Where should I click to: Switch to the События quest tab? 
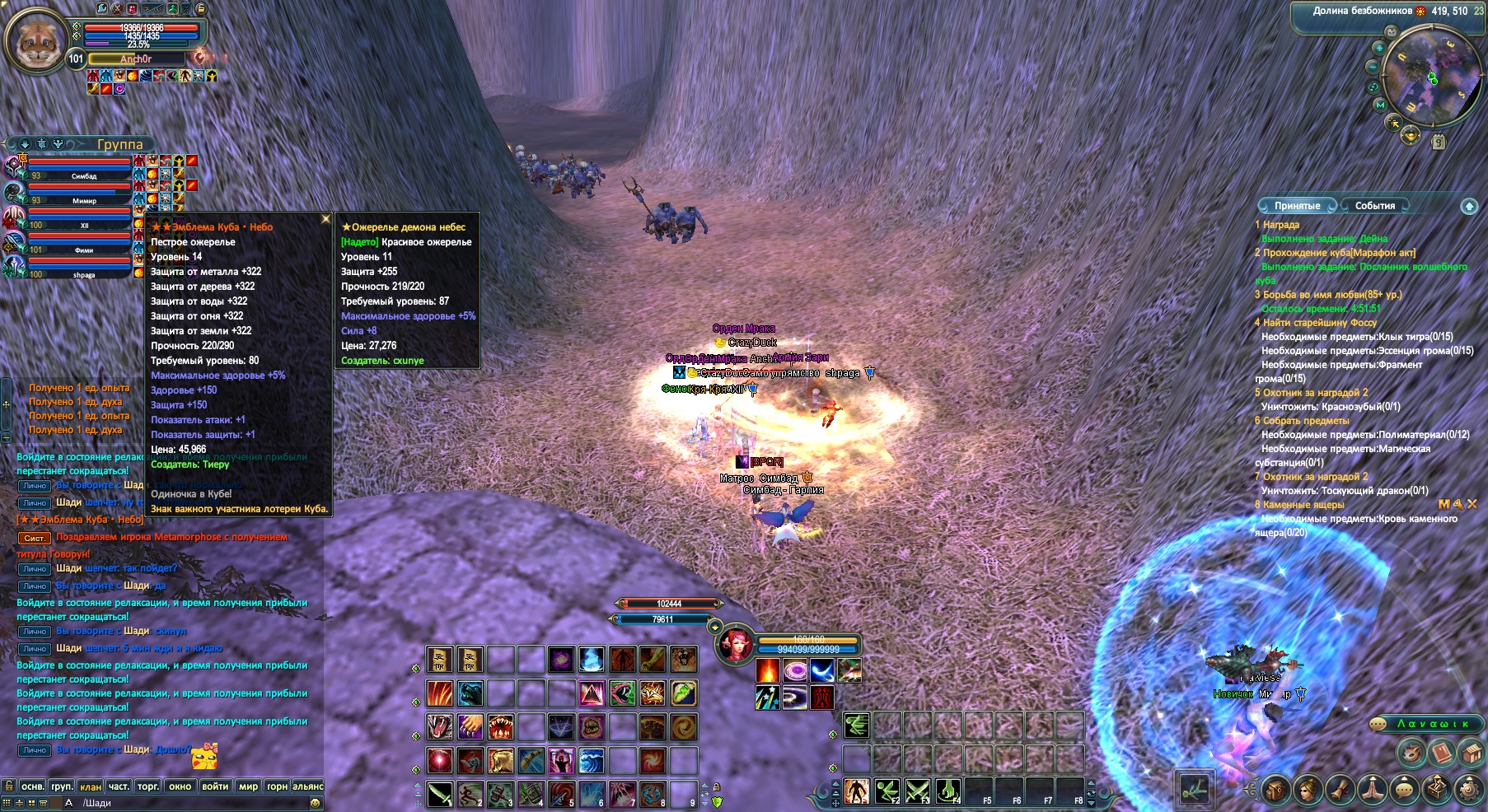[x=1374, y=206]
